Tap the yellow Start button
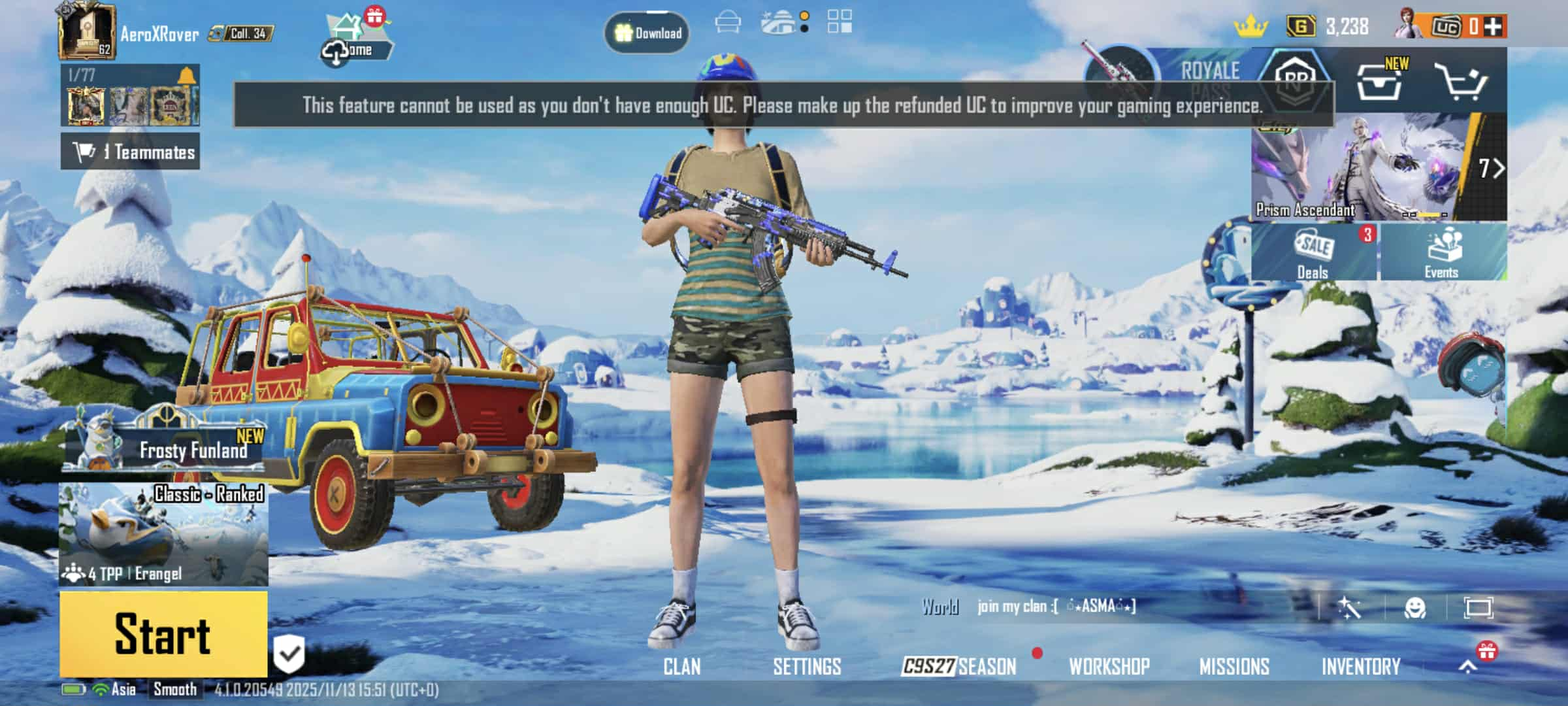The height and width of the screenshot is (706, 1568). click(x=163, y=634)
